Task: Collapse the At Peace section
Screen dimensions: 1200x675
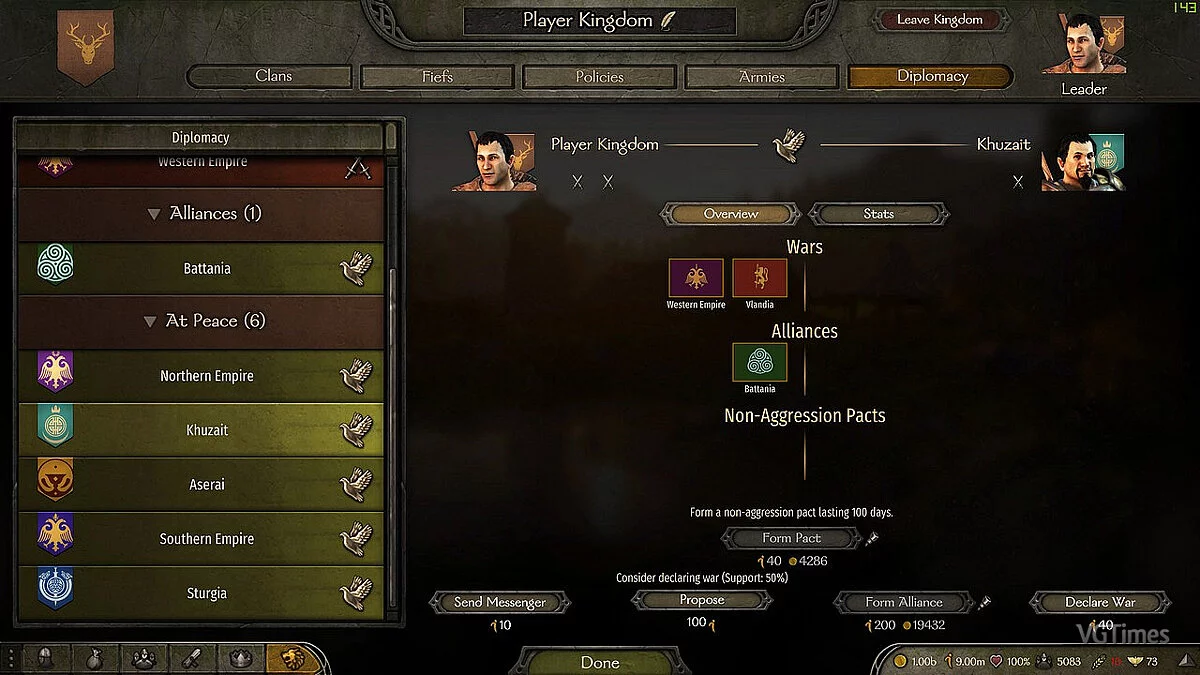Action: pyautogui.click(x=152, y=322)
